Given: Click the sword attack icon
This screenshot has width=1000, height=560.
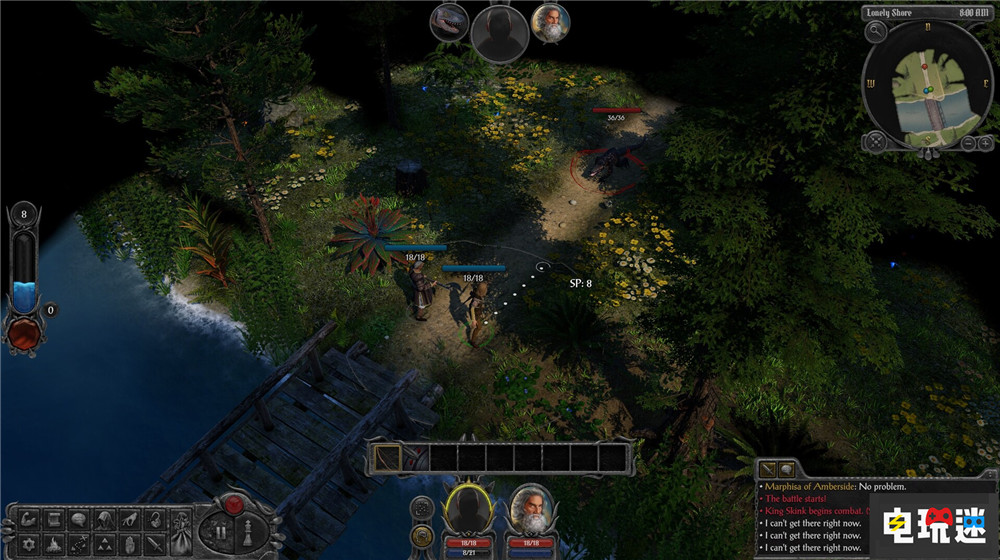Looking at the screenshot, I should click(155, 545).
